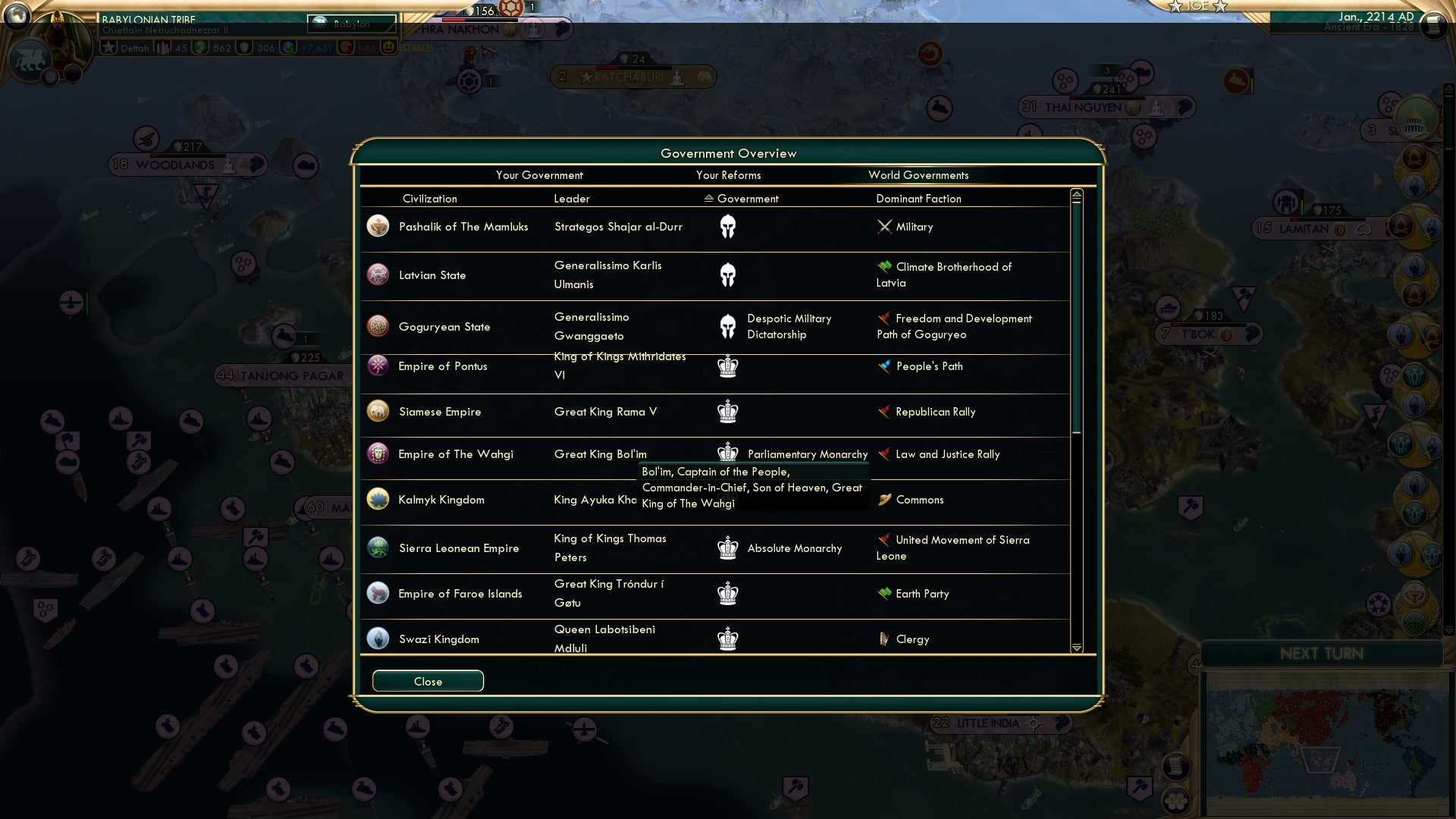Image resolution: width=1456 pixels, height=819 pixels.
Task: Select the Pashalik of The Mamluks civilization icon
Action: [x=378, y=225]
